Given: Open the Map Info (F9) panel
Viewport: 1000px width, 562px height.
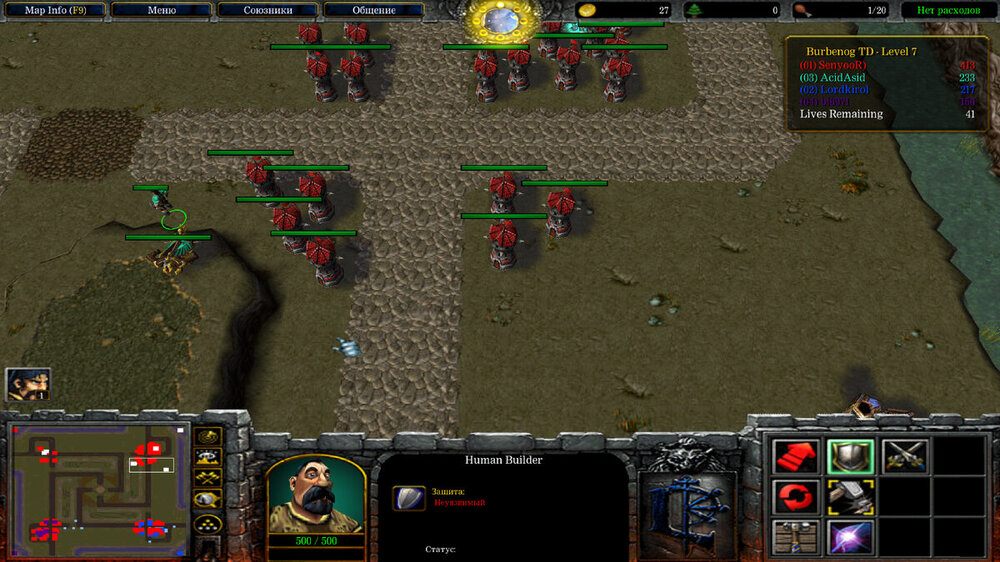Looking at the screenshot, I should point(53,10).
